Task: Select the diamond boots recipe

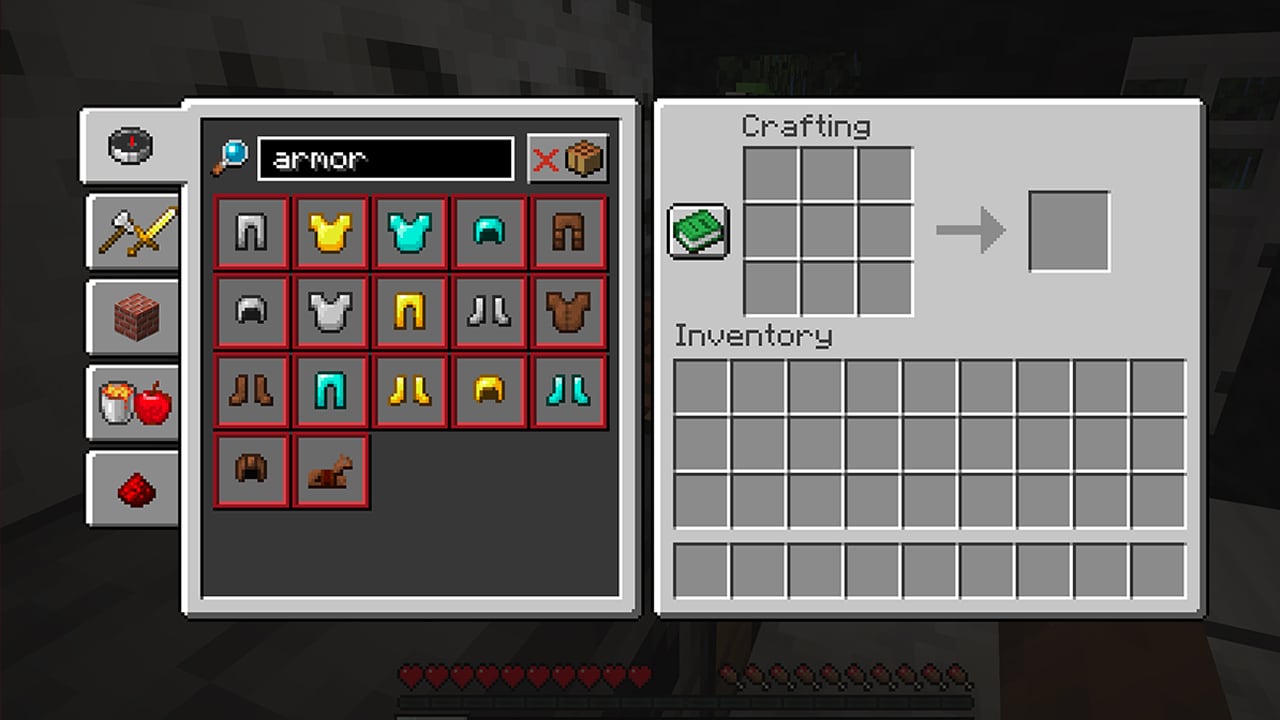Action: point(568,391)
